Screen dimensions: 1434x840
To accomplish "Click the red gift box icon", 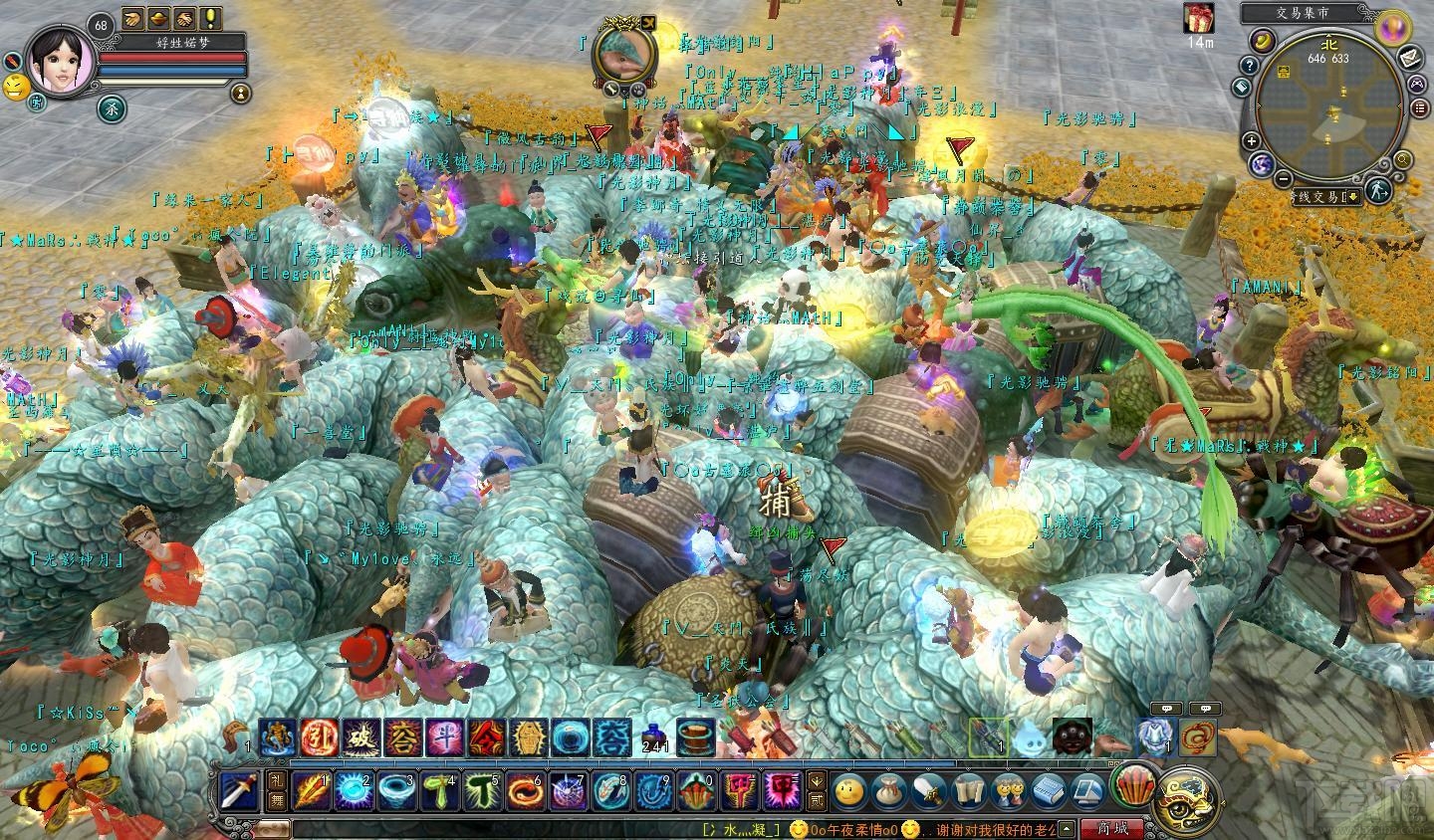I will (x=1199, y=18).
